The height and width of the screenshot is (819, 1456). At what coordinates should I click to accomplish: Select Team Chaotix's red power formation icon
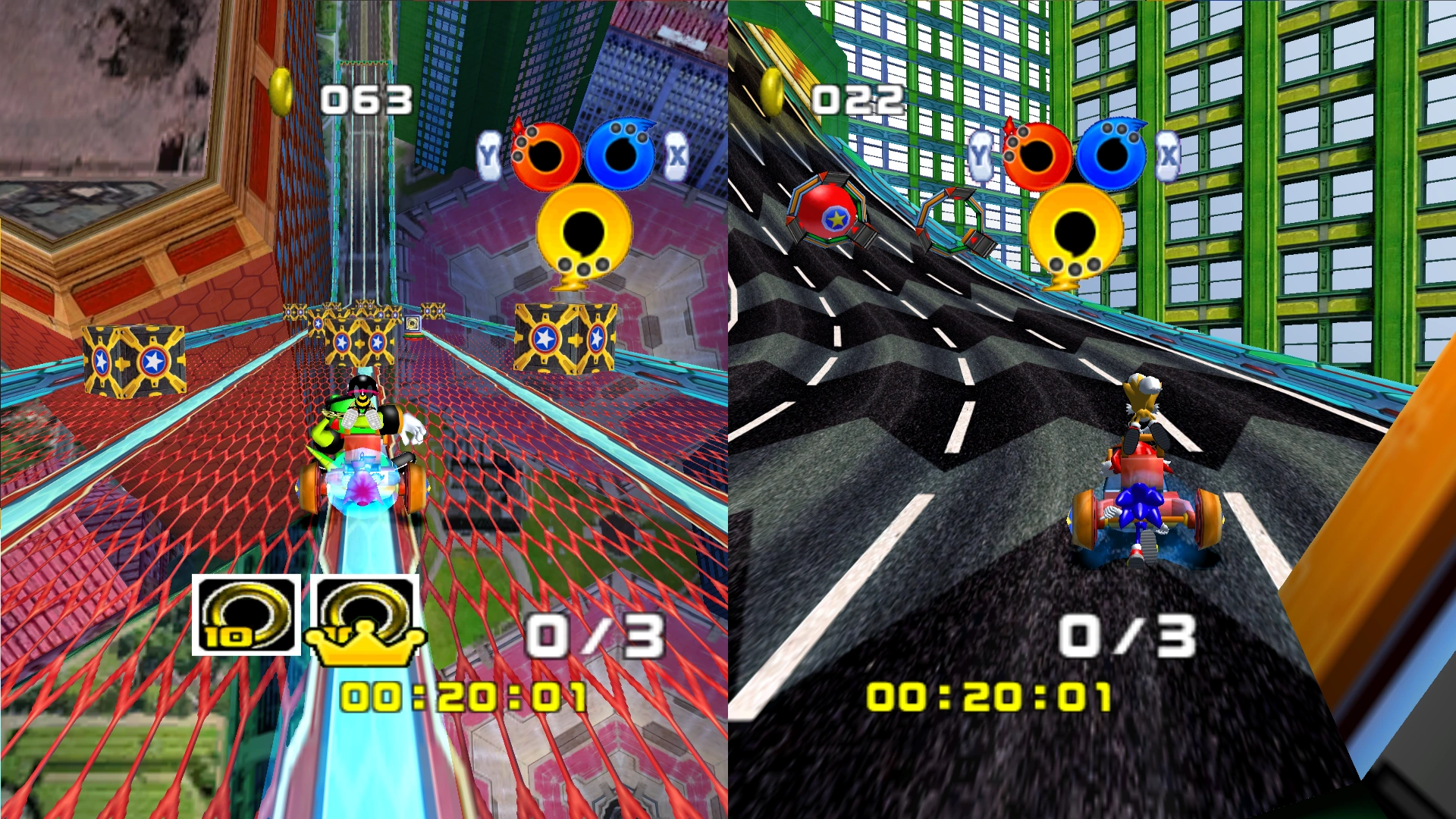pos(544,155)
